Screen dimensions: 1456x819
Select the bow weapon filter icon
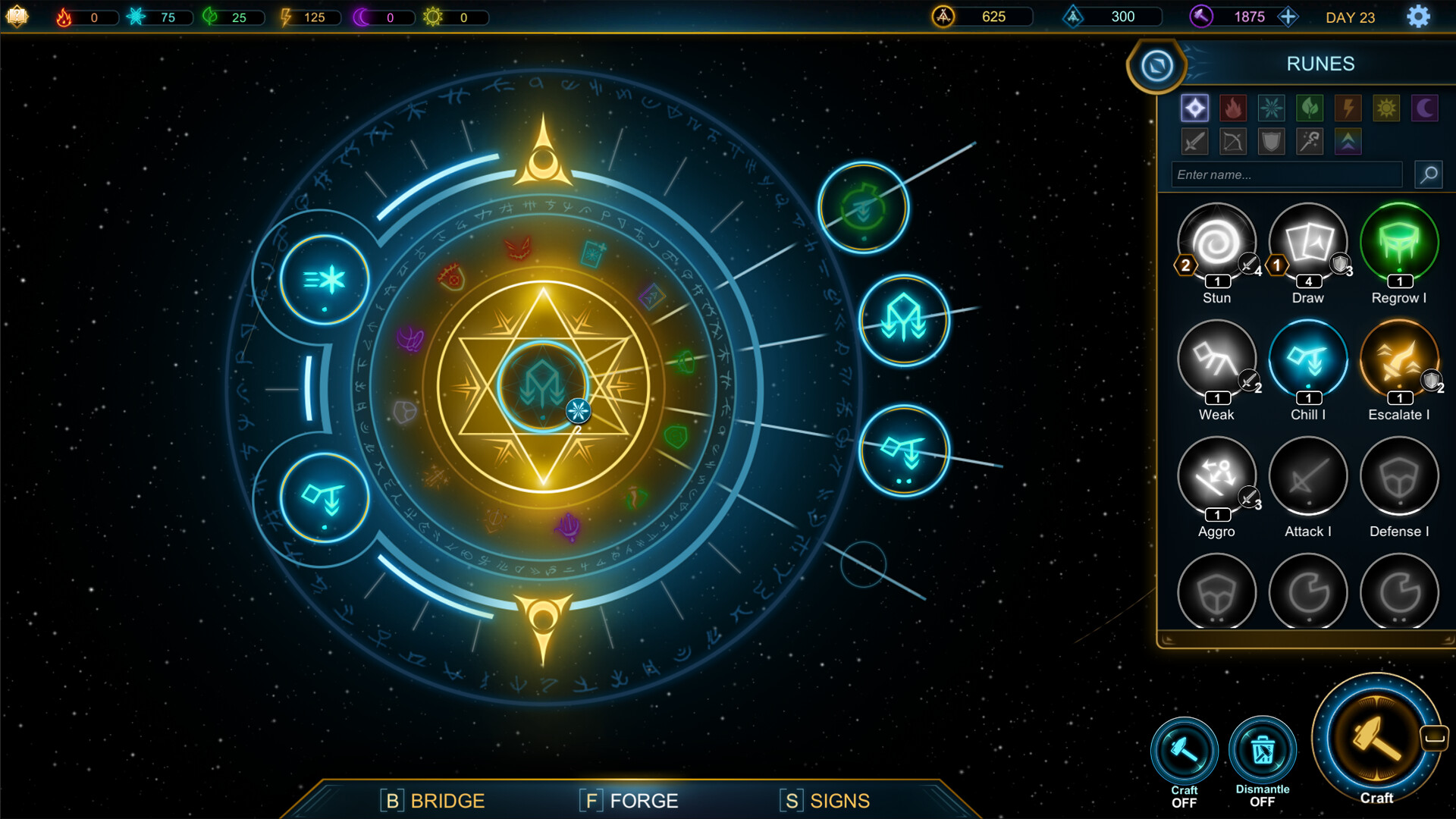pyautogui.click(x=1233, y=140)
